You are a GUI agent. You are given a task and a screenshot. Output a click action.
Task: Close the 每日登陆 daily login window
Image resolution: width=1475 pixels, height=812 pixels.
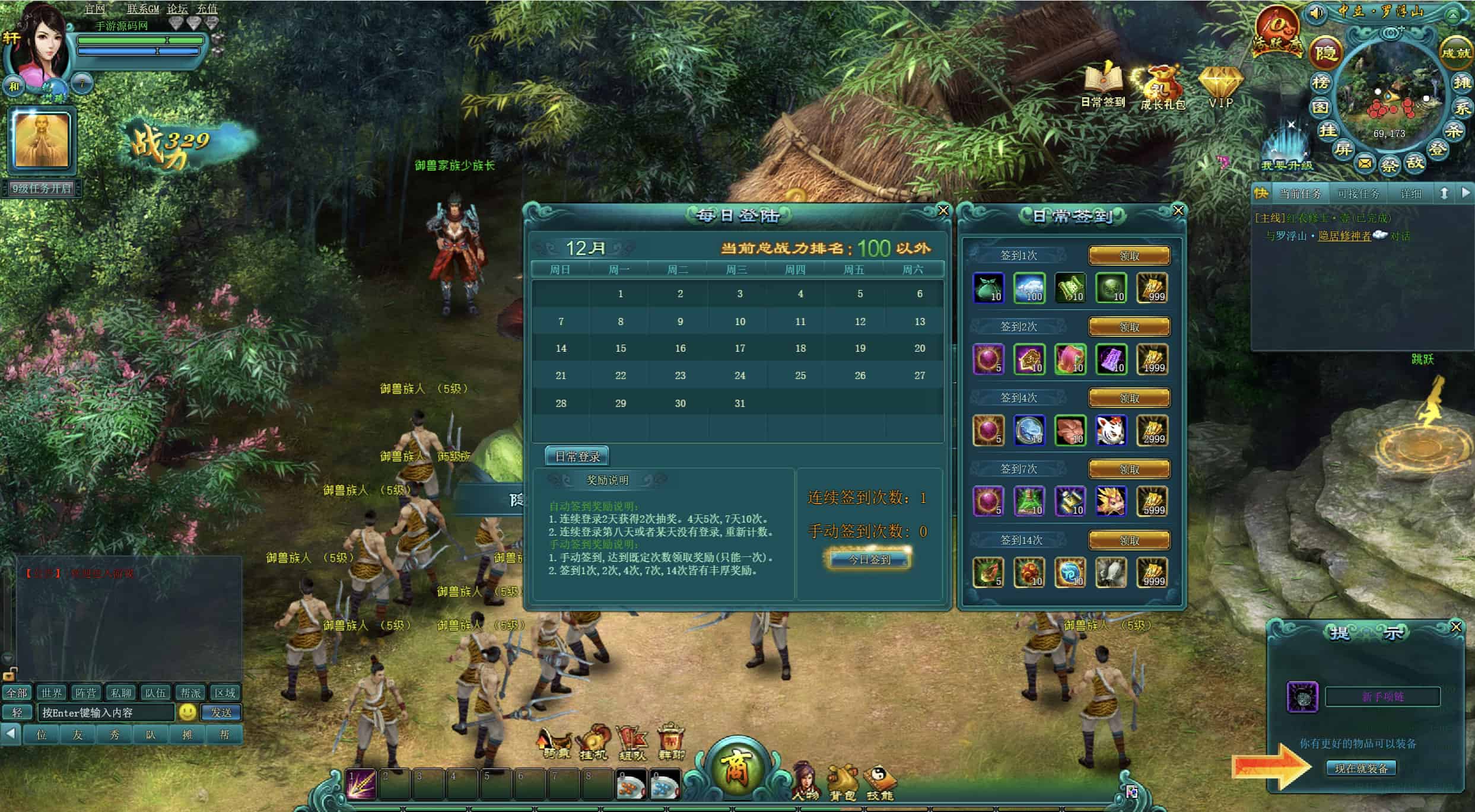pos(943,211)
